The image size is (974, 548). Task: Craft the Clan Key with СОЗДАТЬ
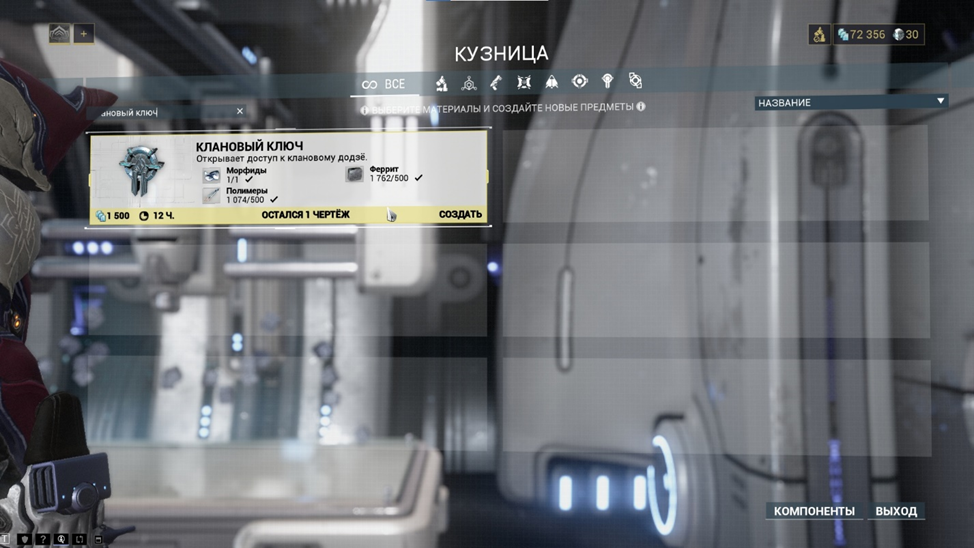[x=460, y=215]
